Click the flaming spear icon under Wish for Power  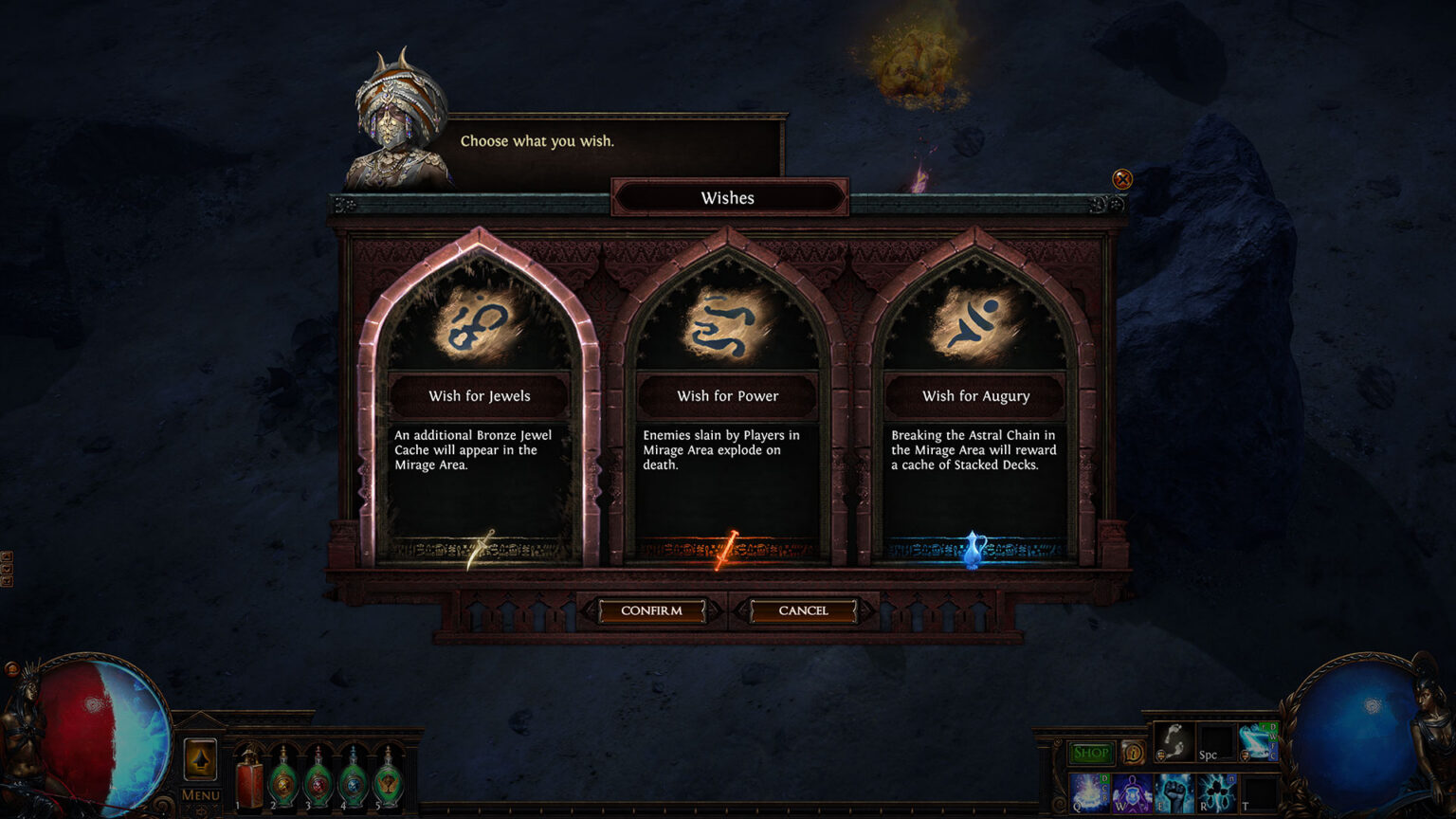[x=728, y=552]
